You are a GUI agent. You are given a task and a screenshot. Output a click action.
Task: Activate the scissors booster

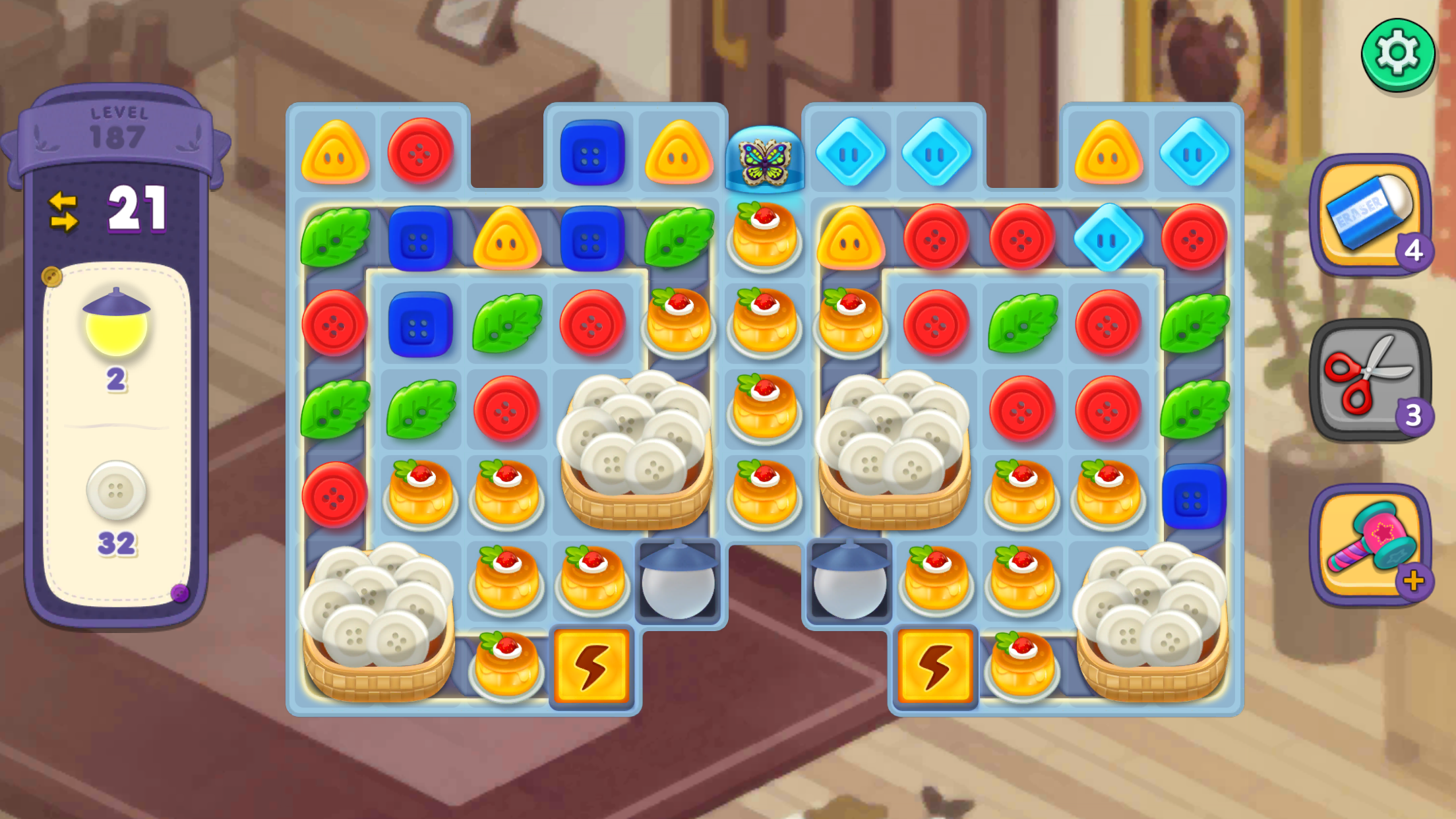click(x=1369, y=379)
